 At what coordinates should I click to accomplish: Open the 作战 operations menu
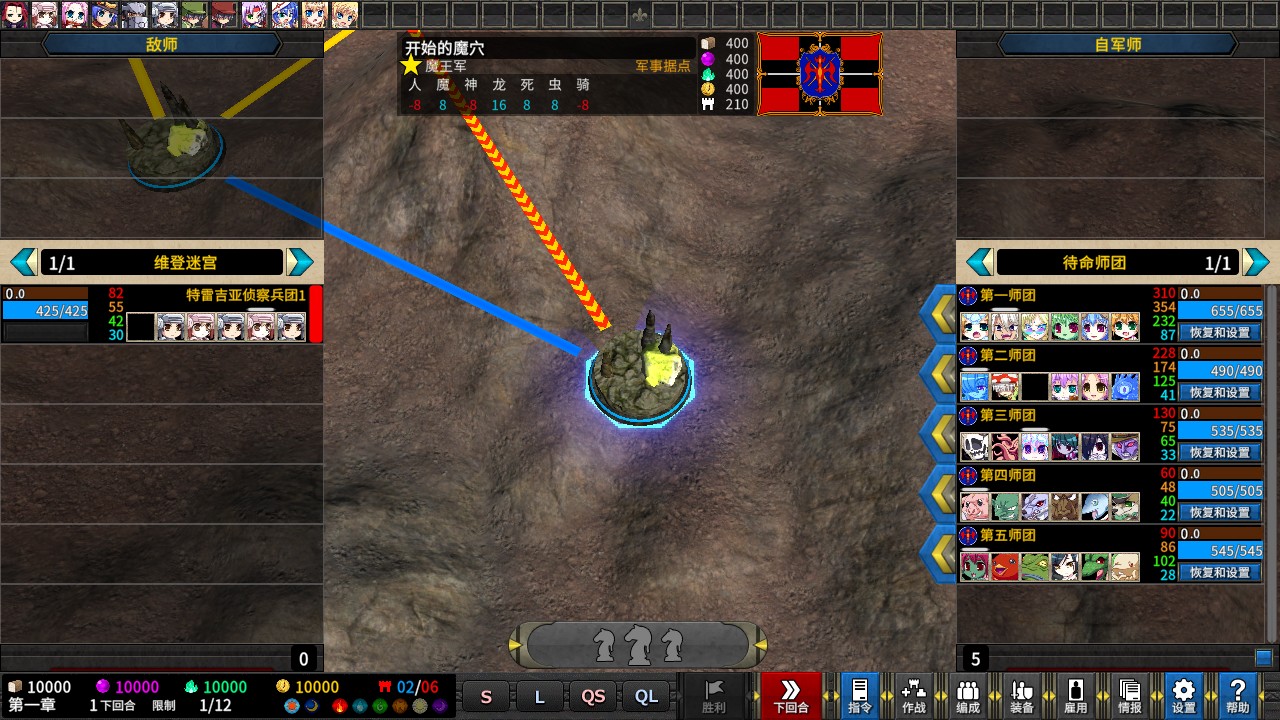(913, 695)
